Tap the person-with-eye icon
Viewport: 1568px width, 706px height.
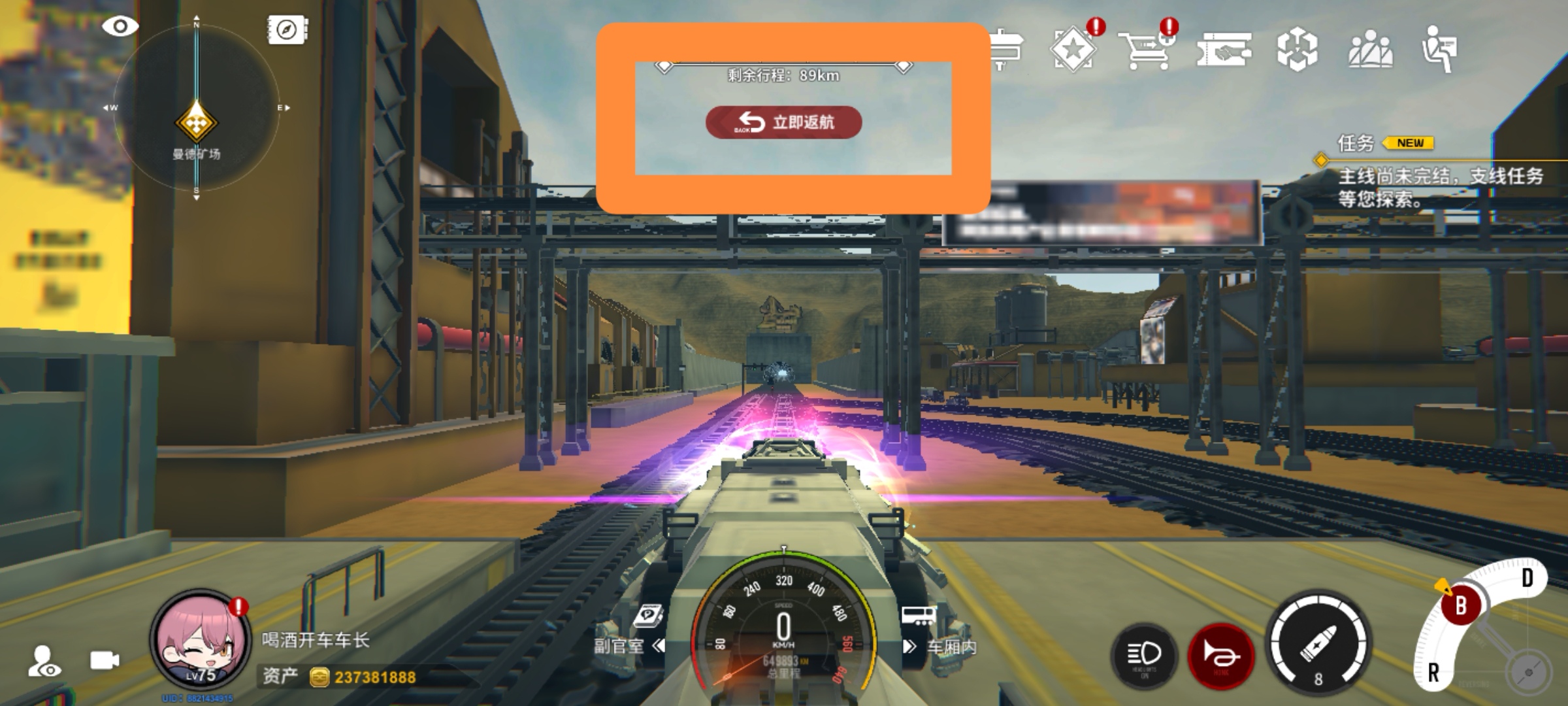tap(44, 661)
